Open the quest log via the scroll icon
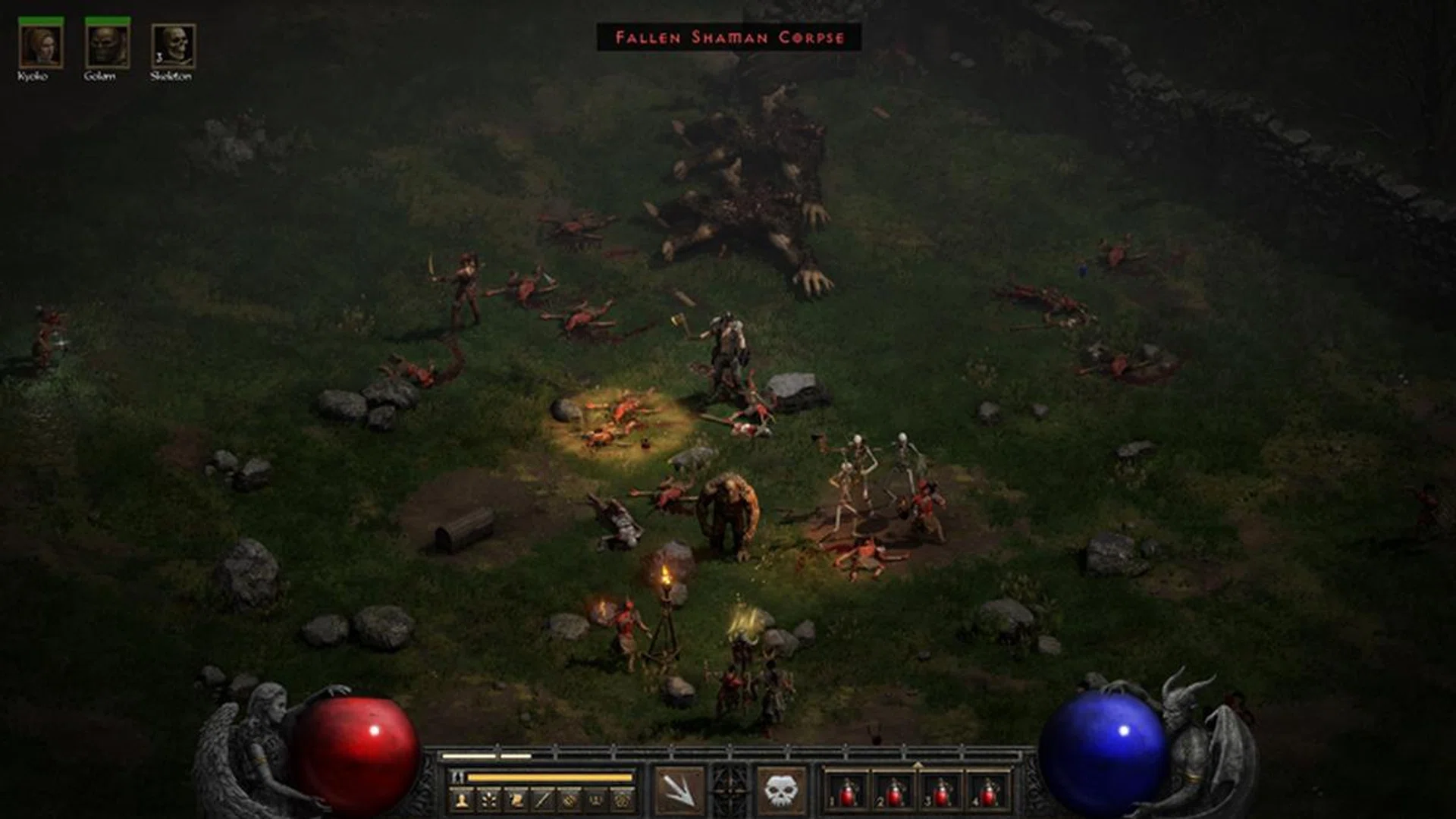This screenshot has width=1456, height=819. click(516, 799)
